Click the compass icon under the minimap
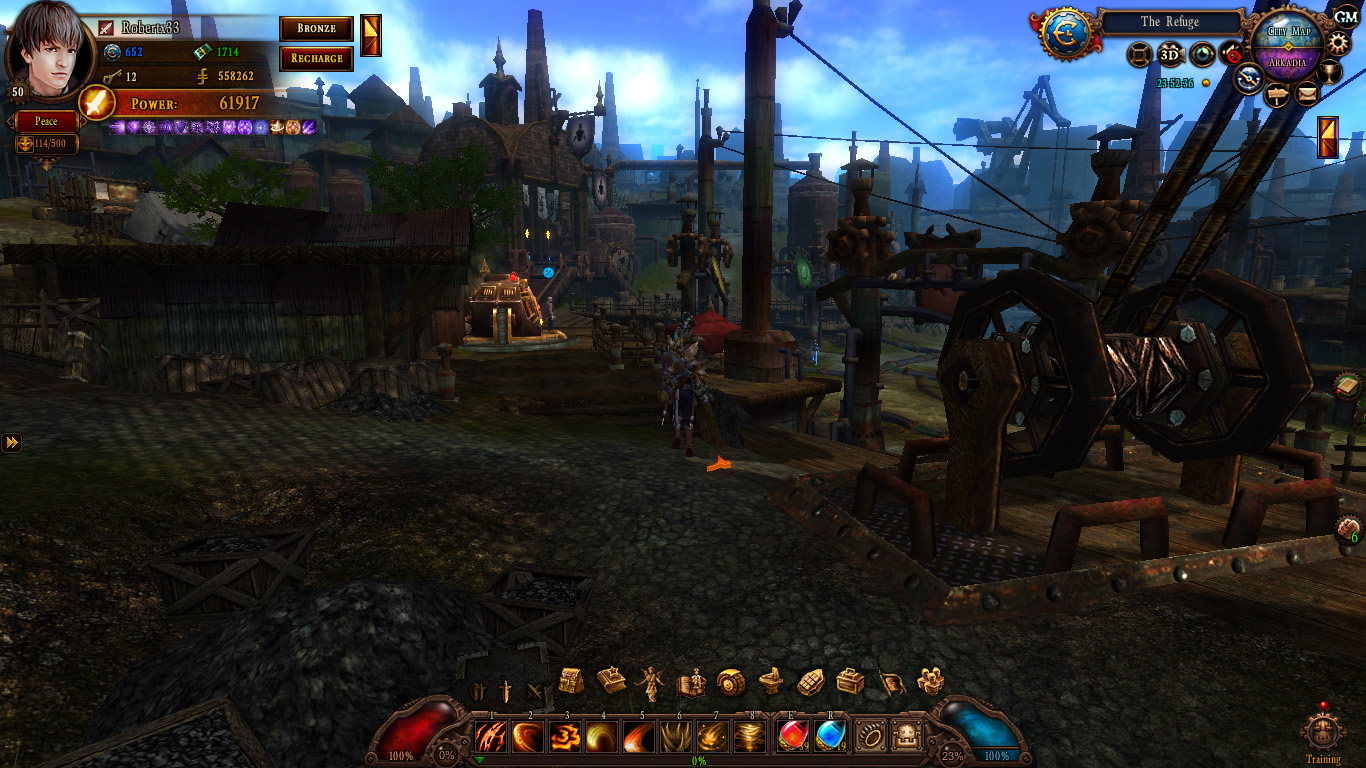This screenshot has height=768, width=1366. [x=1249, y=78]
